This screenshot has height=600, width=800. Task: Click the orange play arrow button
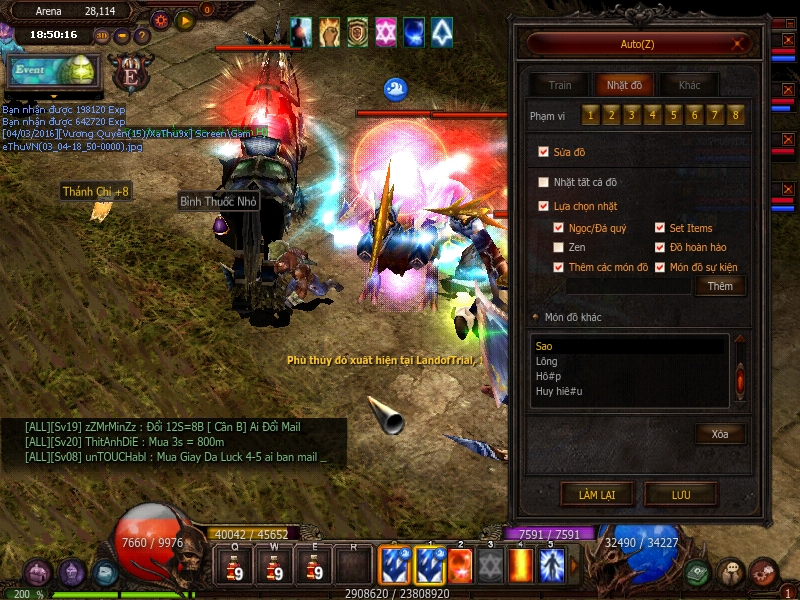[x=185, y=19]
